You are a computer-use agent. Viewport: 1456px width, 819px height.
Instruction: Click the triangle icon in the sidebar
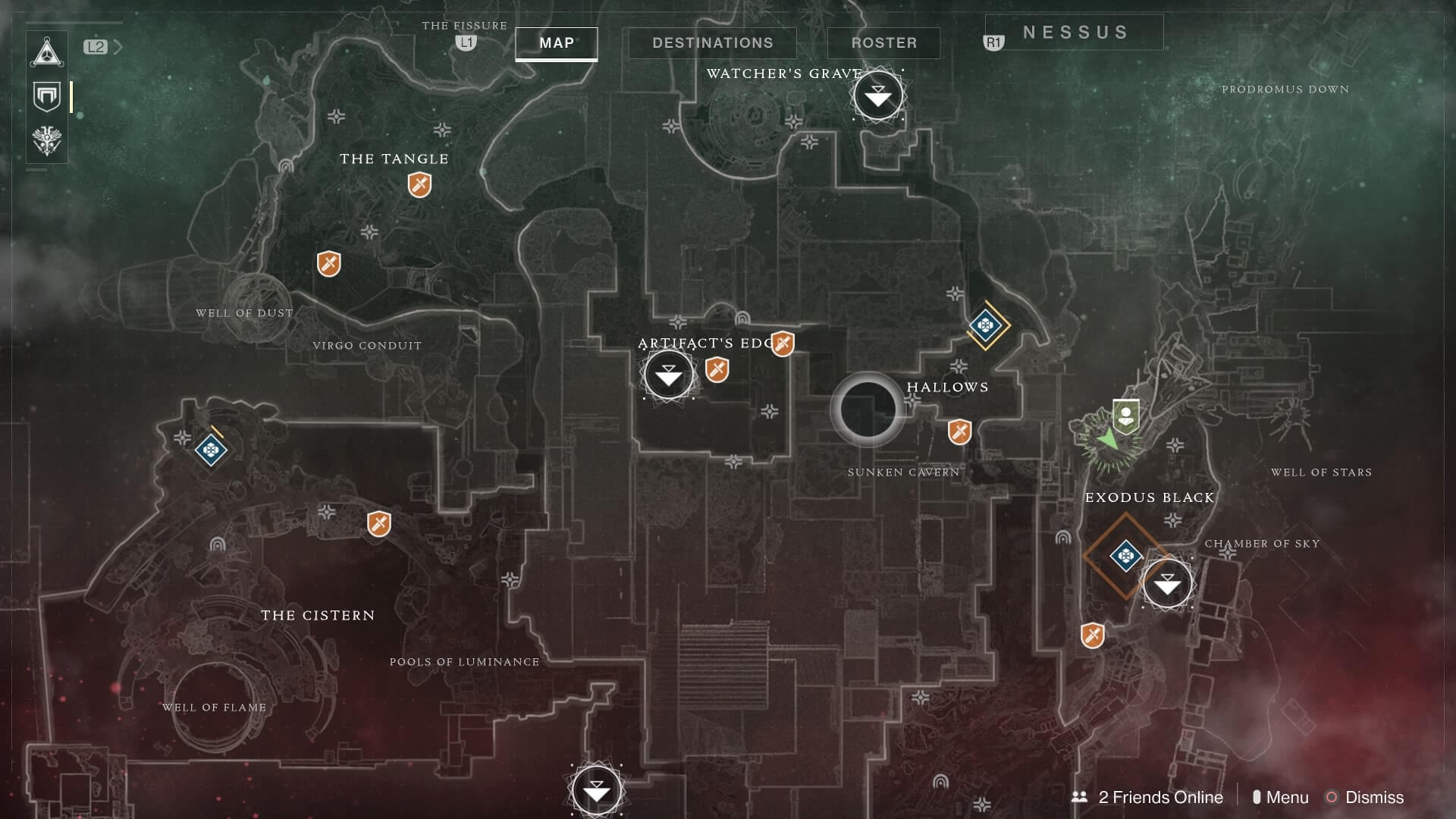(x=47, y=53)
